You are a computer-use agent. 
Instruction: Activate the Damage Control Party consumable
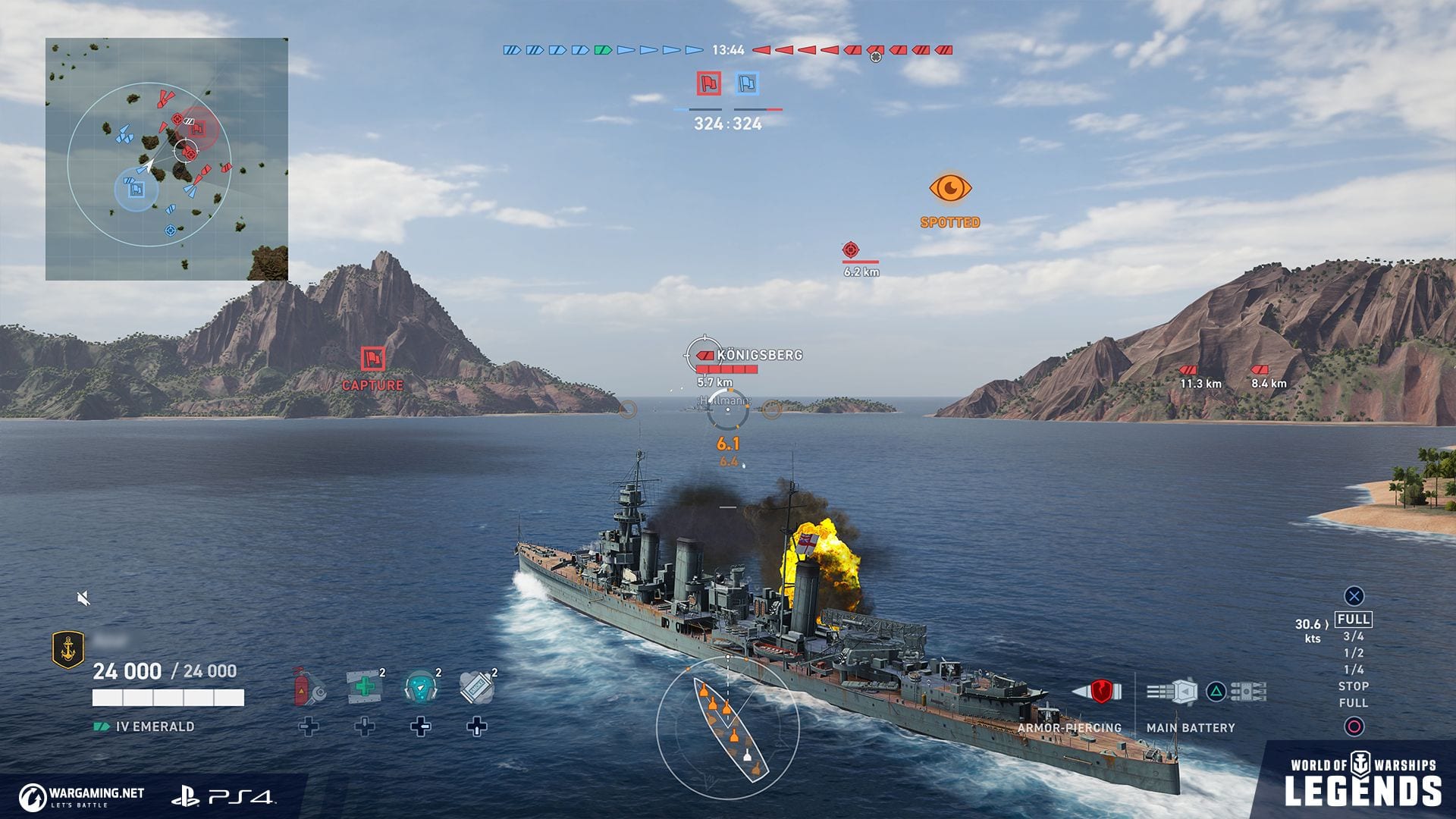tap(308, 686)
